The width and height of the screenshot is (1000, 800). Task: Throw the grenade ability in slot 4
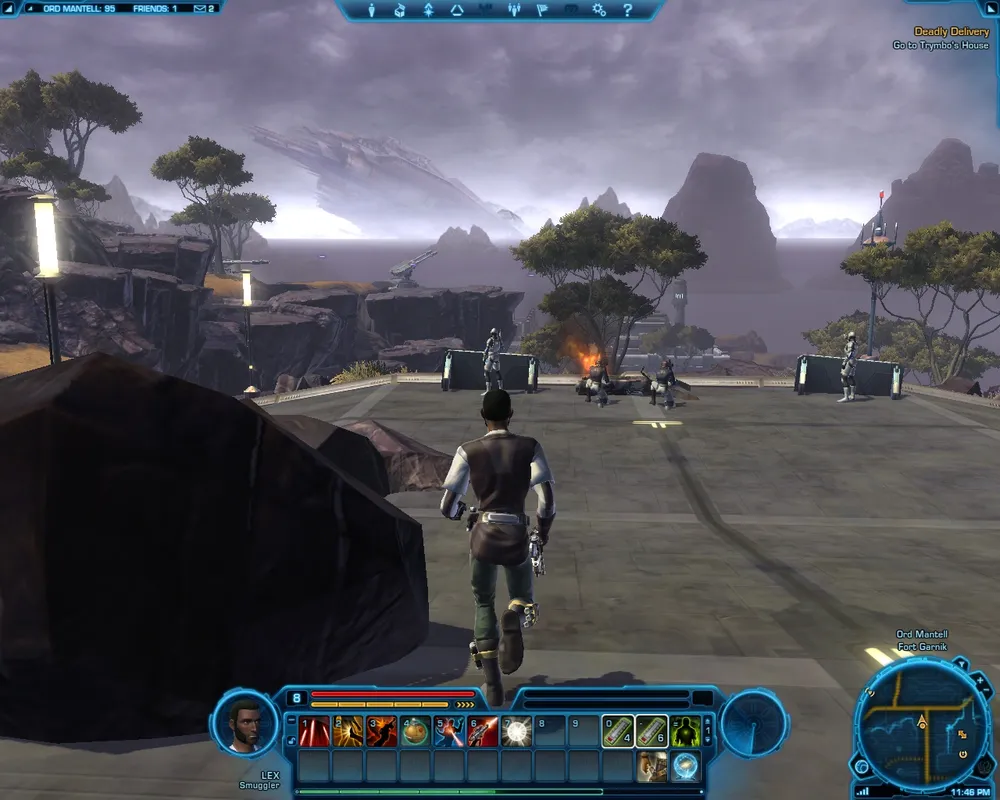pyautogui.click(x=416, y=732)
